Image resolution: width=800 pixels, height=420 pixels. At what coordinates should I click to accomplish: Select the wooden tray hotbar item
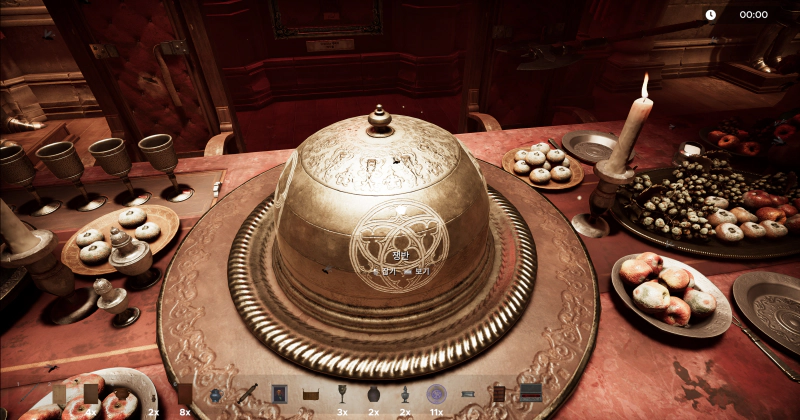[310, 394]
